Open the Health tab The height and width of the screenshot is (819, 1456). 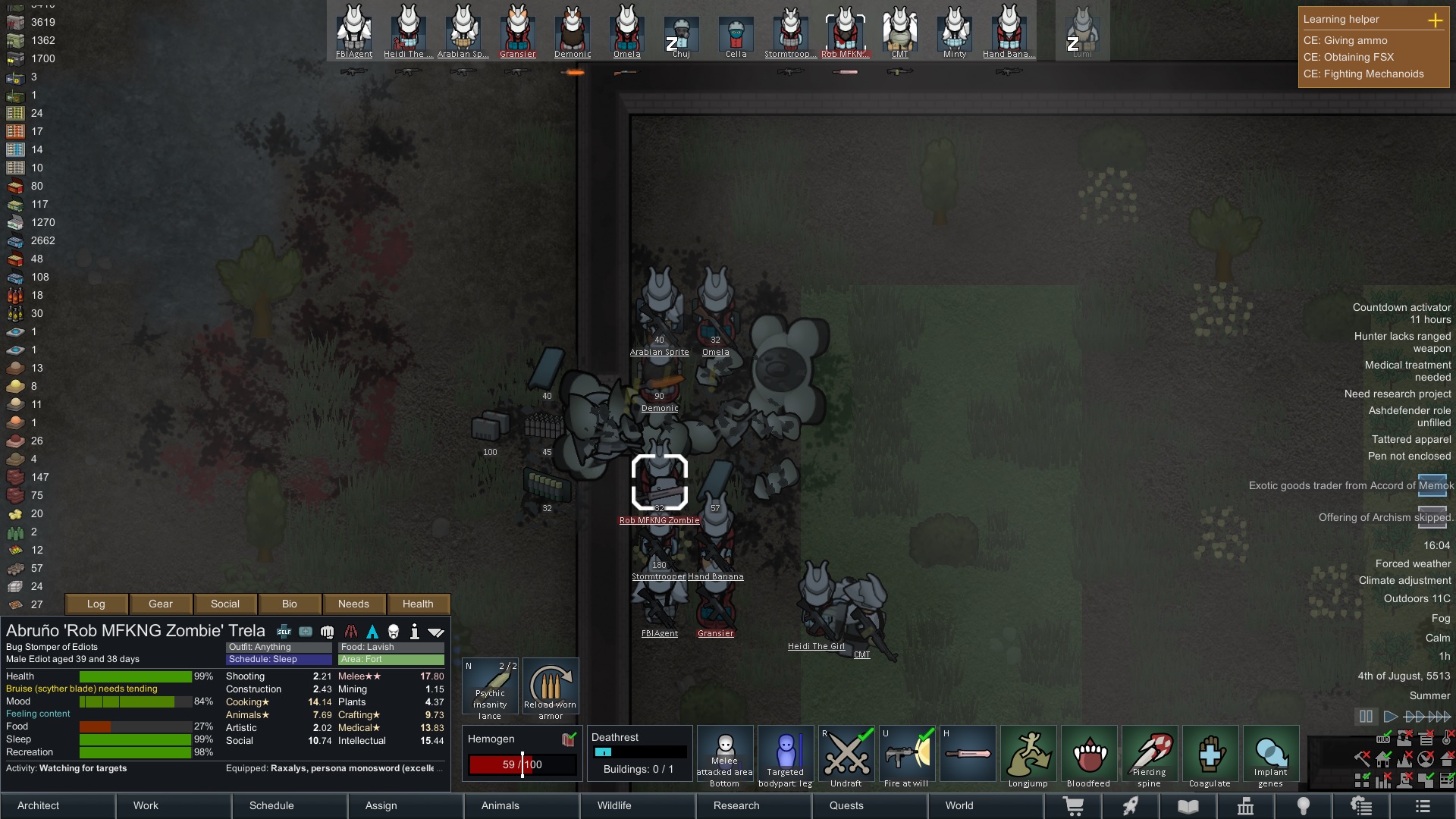click(x=419, y=604)
